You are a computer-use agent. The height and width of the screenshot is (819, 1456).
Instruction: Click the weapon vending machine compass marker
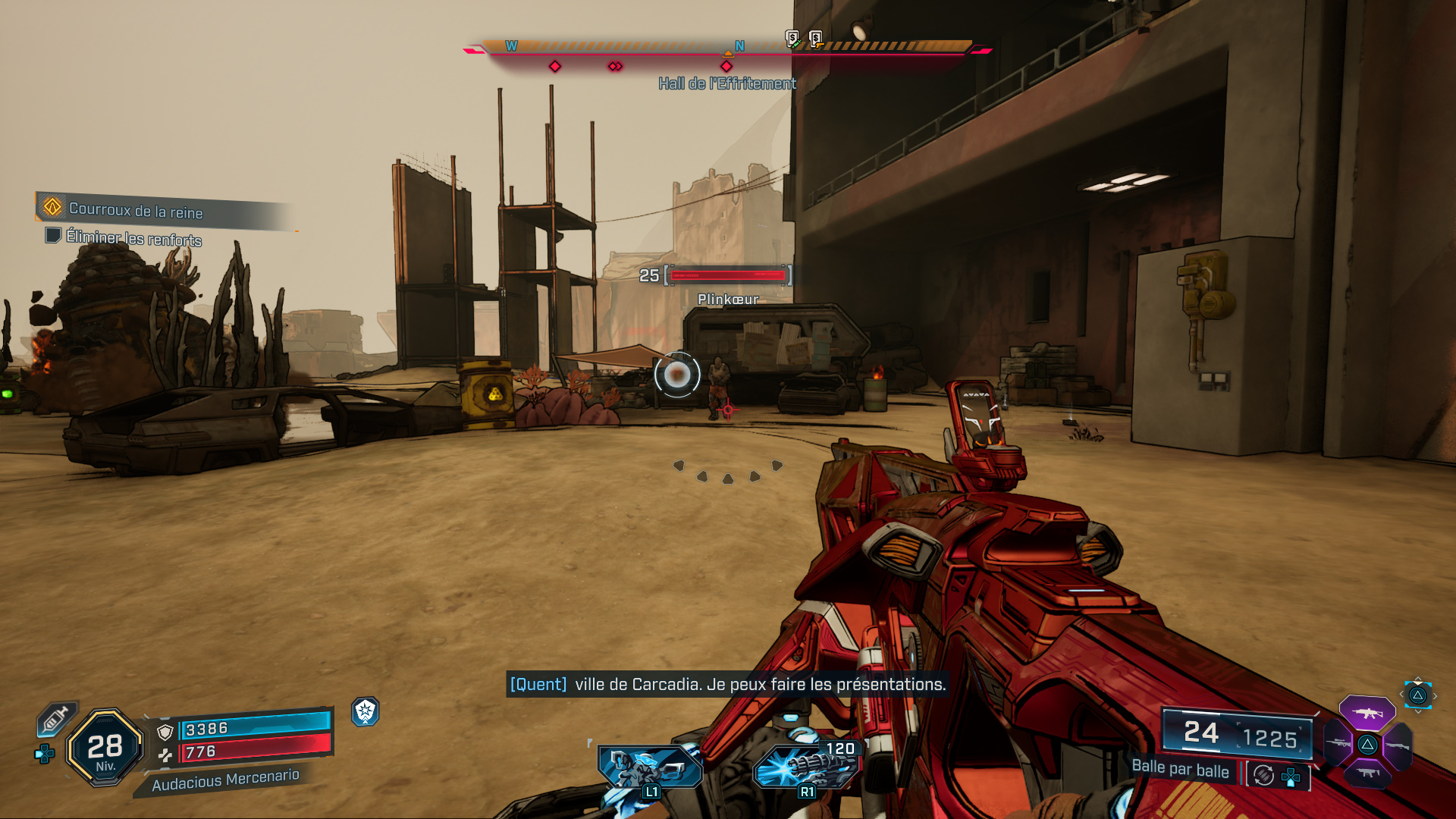pyautogui.click(x=817, y=39)
